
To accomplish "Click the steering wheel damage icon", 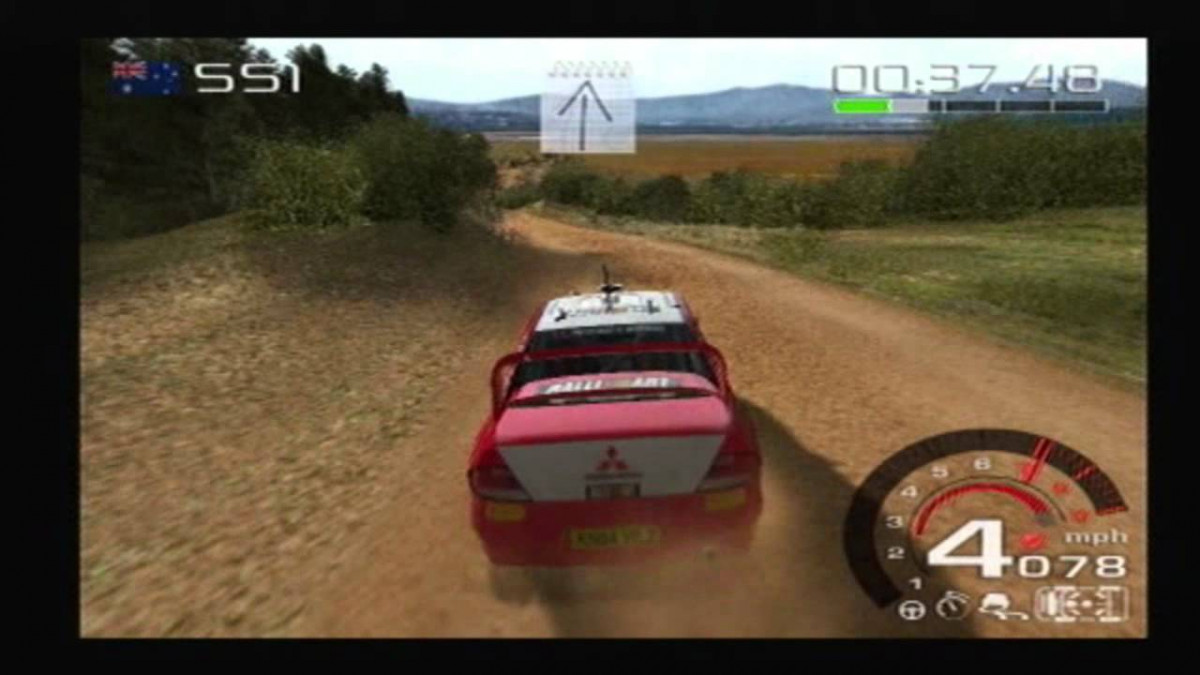I will click(911, 609).
